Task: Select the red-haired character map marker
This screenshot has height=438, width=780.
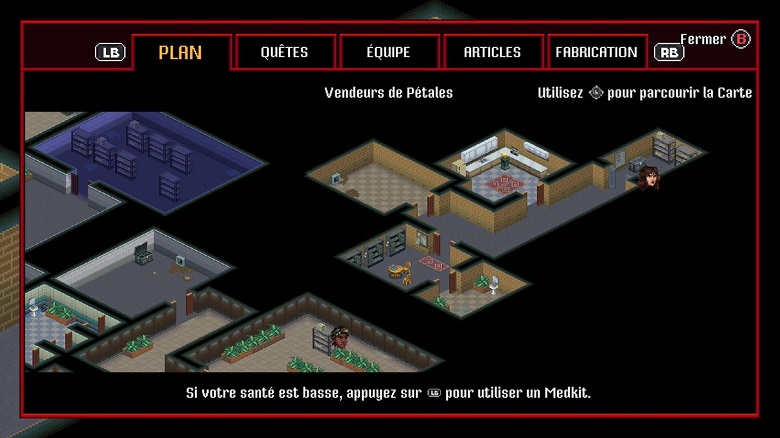Action: click(649, 178)
